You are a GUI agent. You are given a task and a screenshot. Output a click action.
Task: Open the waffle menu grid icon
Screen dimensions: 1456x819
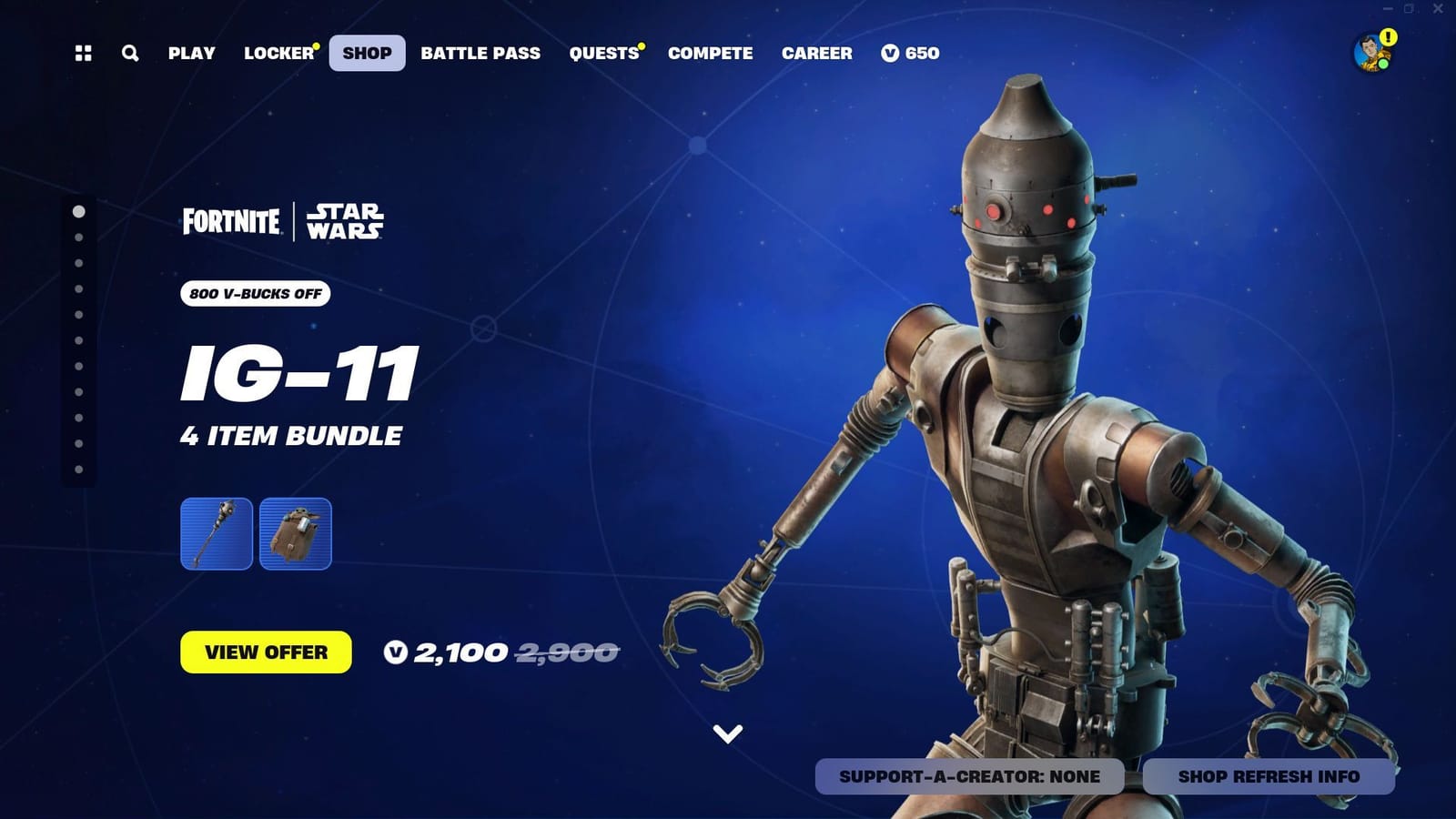[85, 53]
